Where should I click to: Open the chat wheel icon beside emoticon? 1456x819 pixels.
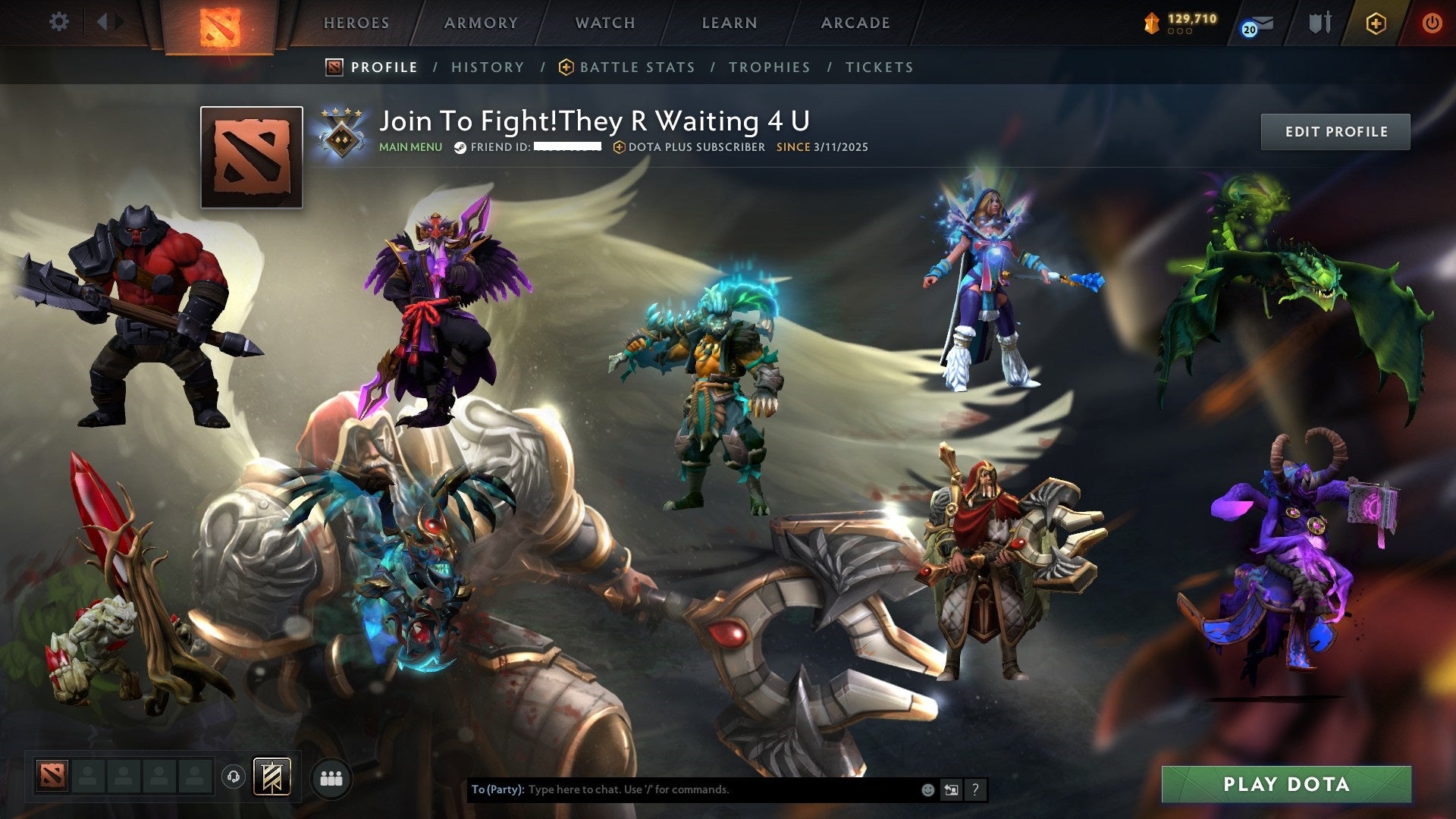coord(952,789)
